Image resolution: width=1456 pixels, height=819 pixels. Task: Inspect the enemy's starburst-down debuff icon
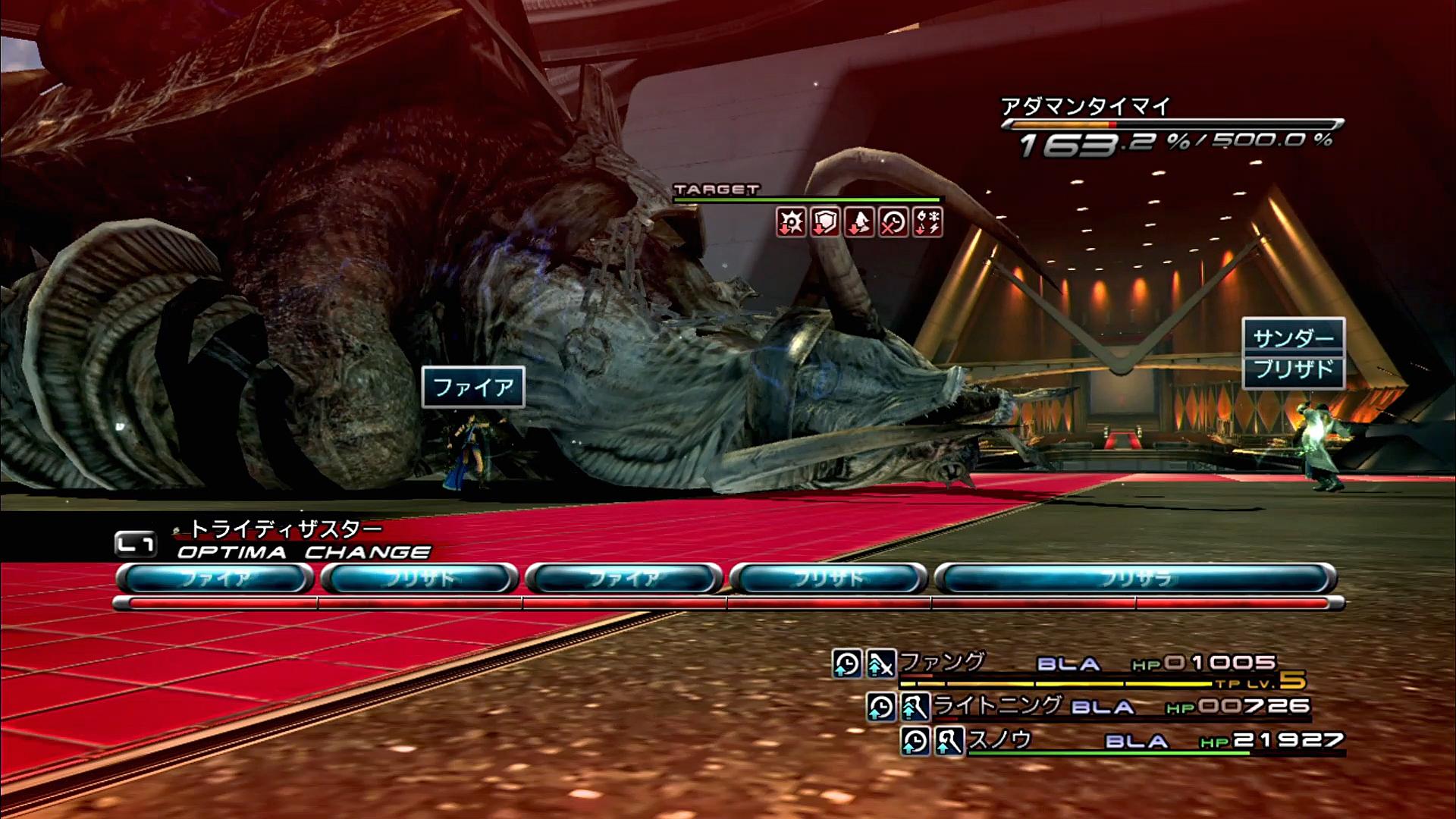click(790, 222)
